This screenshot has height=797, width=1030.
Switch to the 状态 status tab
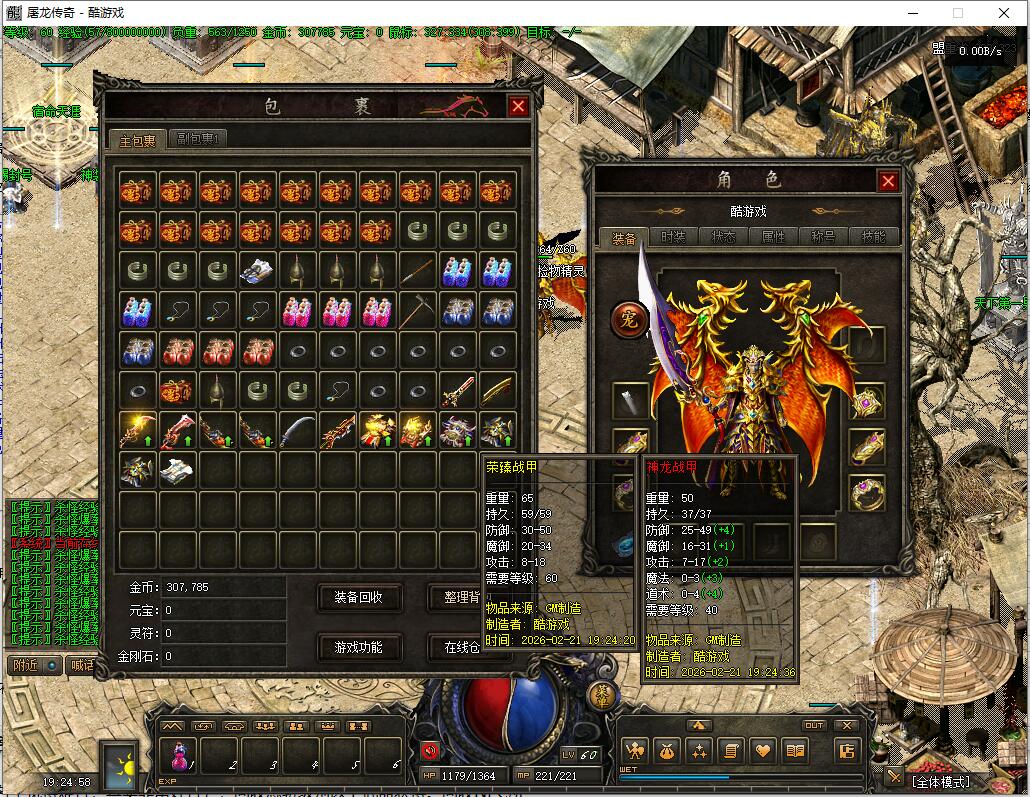click(723, 237)
